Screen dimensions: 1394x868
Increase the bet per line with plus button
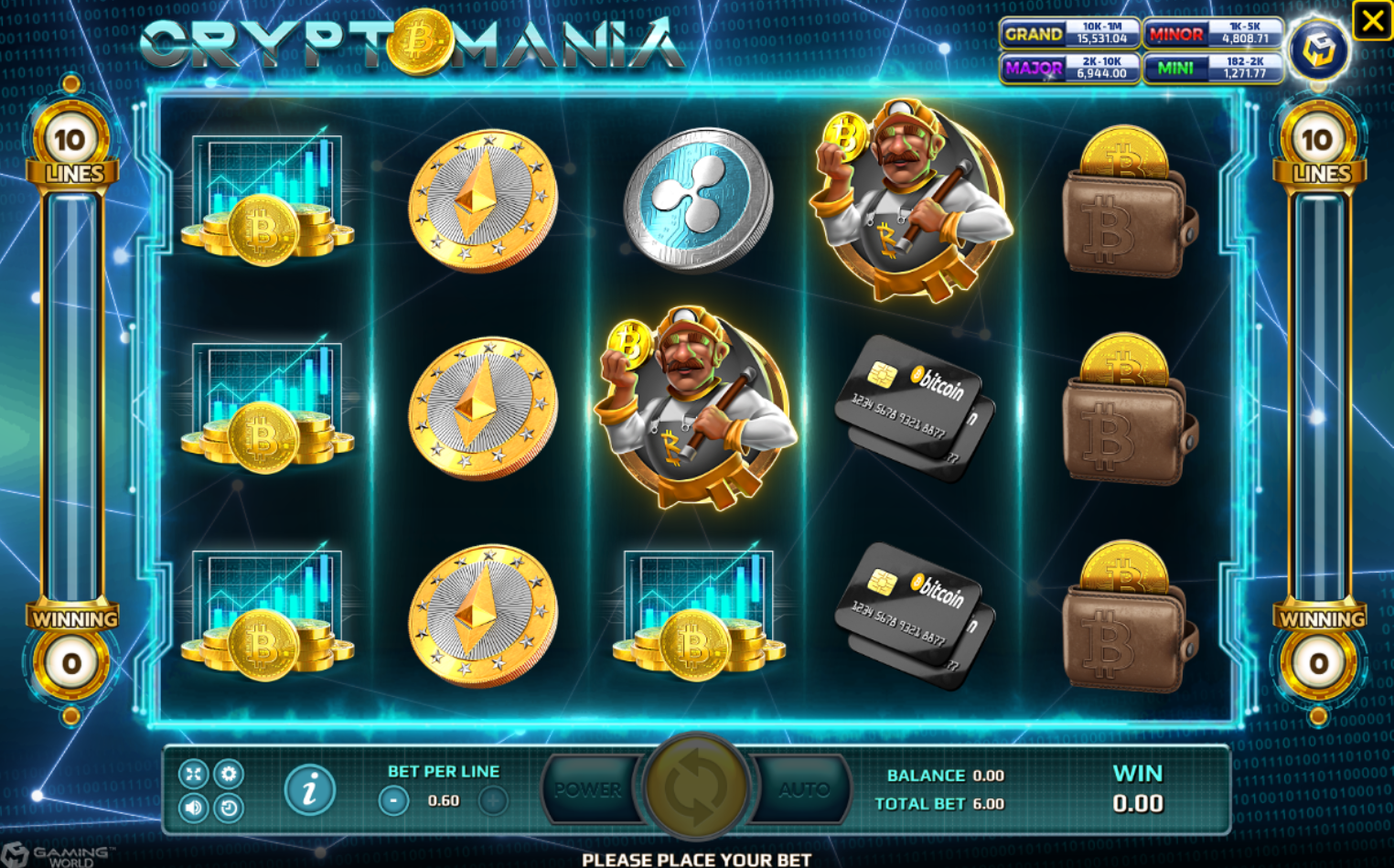[x=491, y=799]
